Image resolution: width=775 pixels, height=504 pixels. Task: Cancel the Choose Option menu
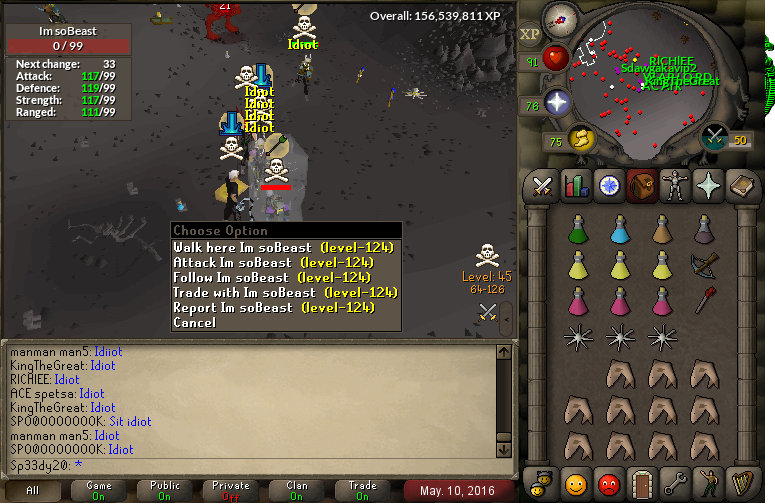tap(194, 322)
